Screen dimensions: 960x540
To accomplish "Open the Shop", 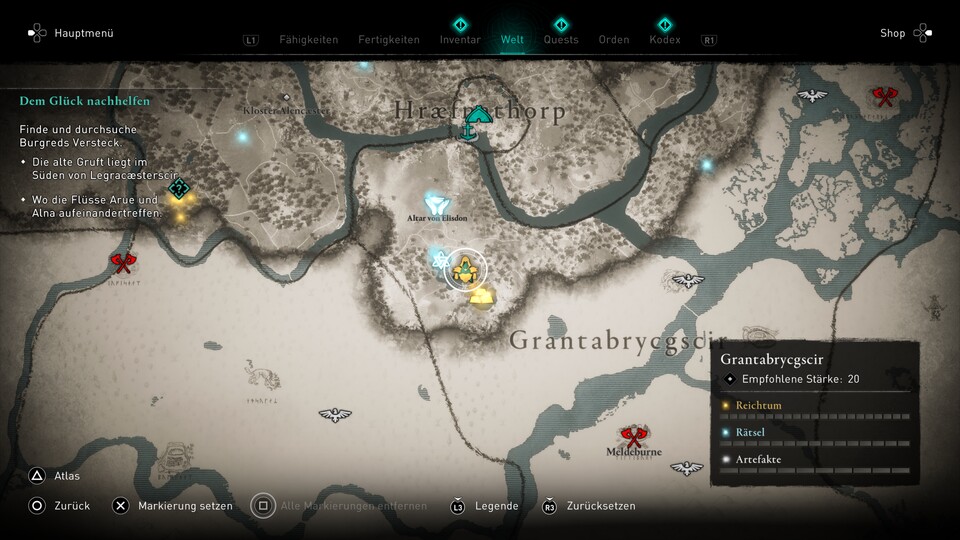I will (x=892, y=33).
